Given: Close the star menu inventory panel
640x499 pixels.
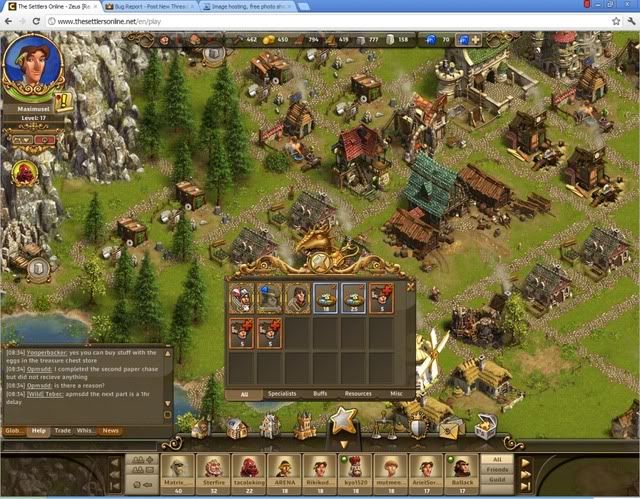Looking at the screenshot, I should point(410,285).
